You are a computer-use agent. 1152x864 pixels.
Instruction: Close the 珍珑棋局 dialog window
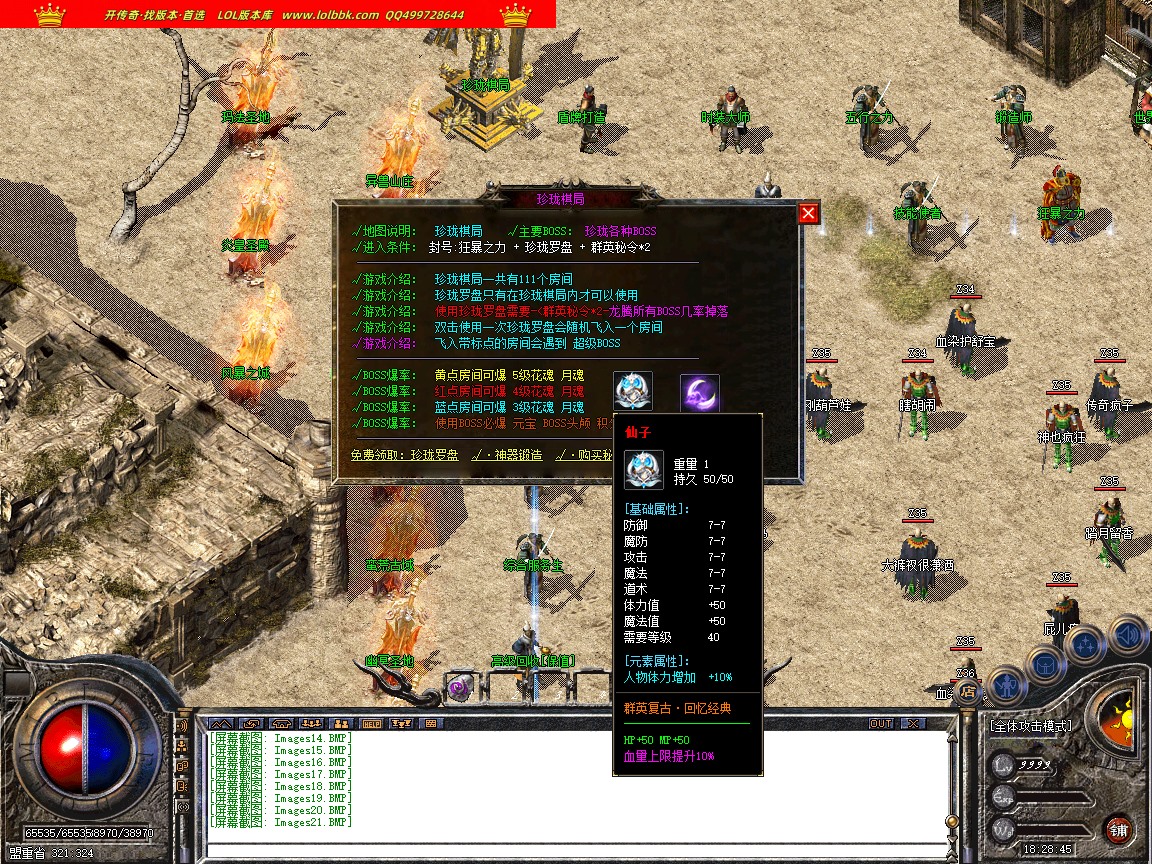(x=808, y=213)
